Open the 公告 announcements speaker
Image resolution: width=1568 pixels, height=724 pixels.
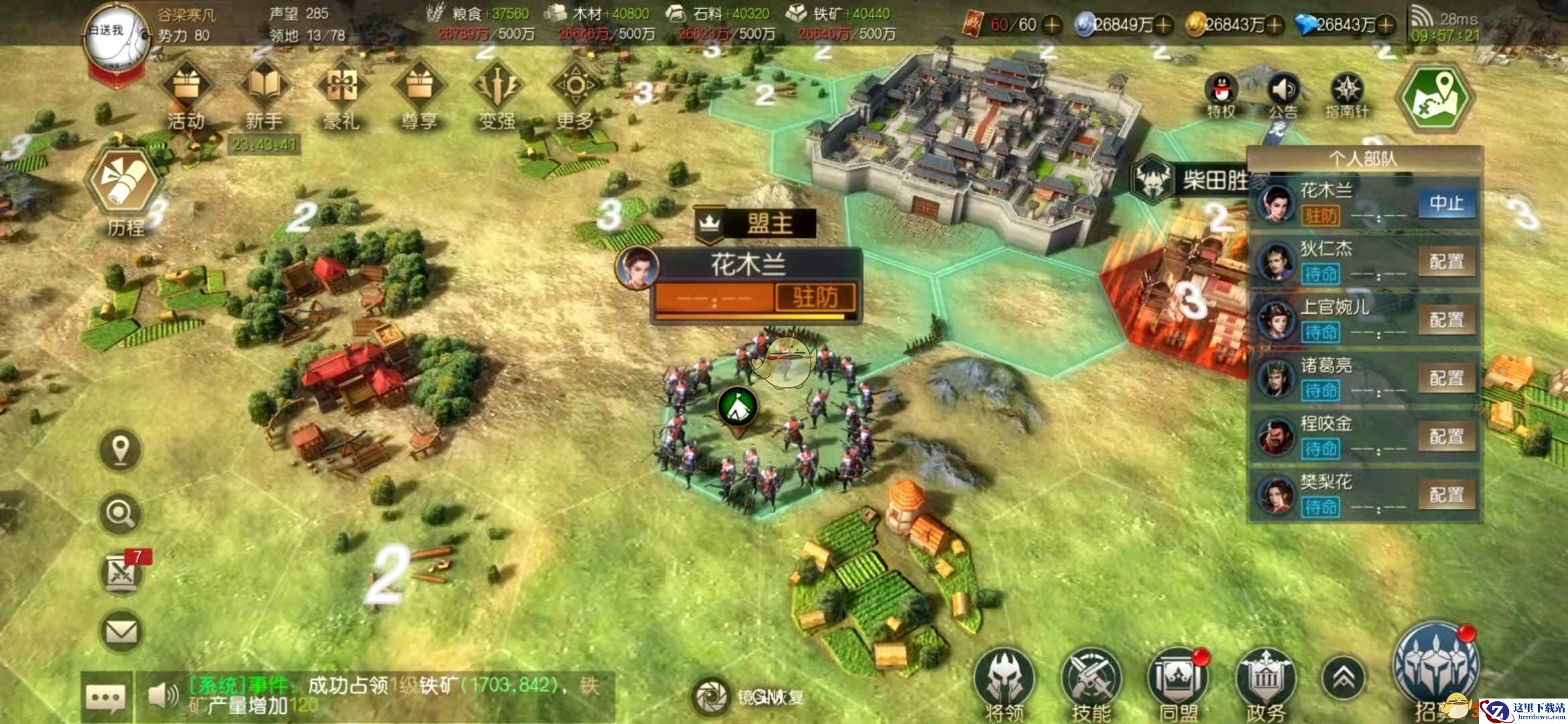click(1283, 94)
